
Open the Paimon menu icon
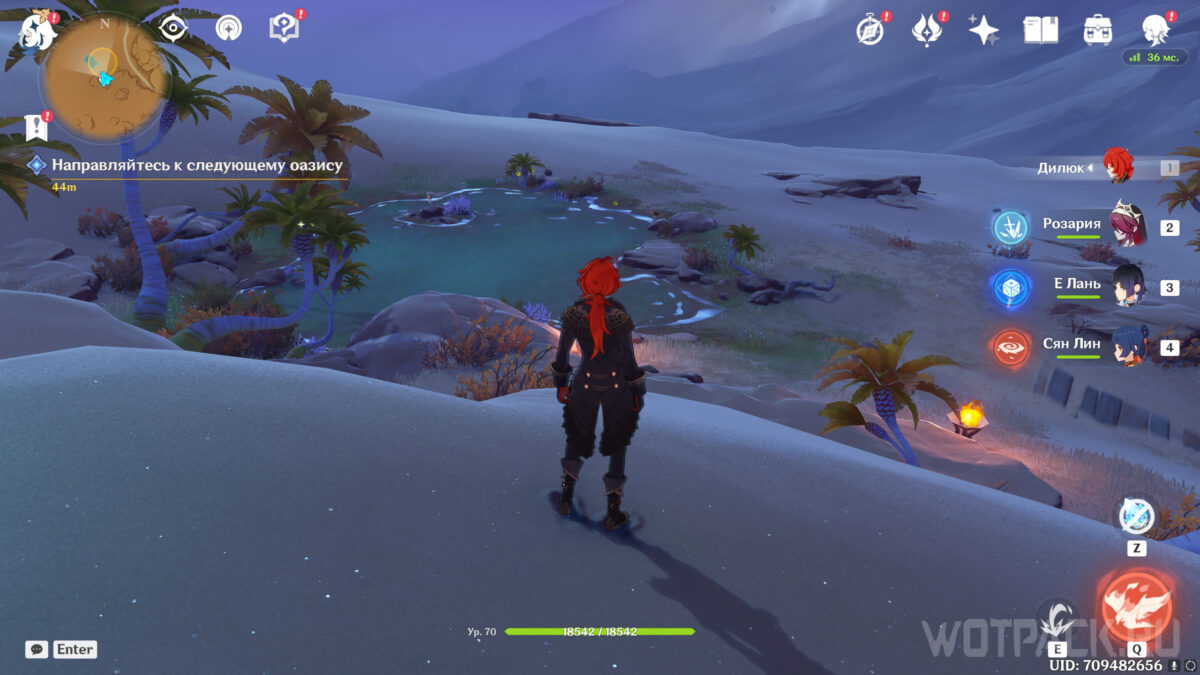point(36,30)
